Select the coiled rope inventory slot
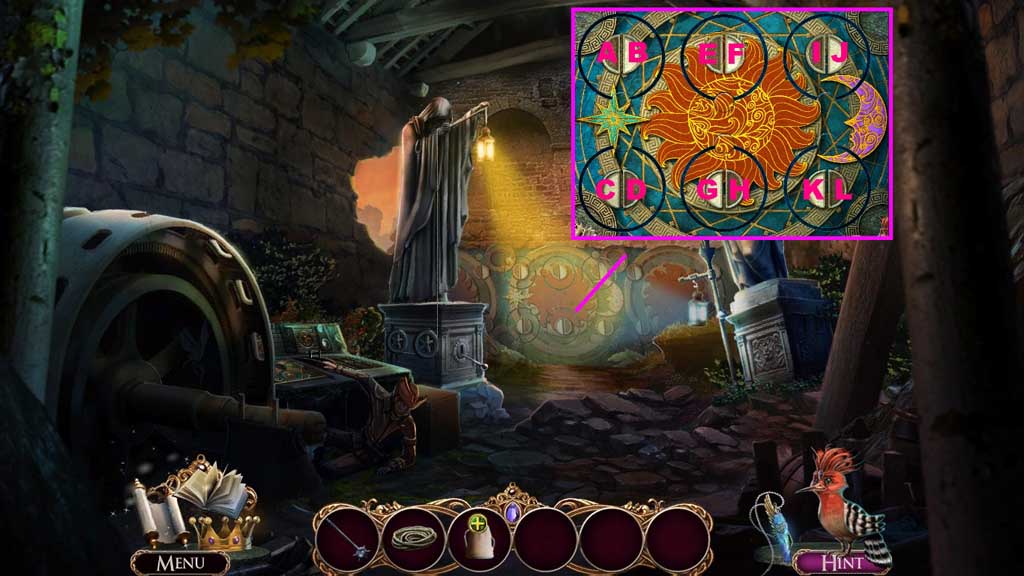 pos(412,540)
